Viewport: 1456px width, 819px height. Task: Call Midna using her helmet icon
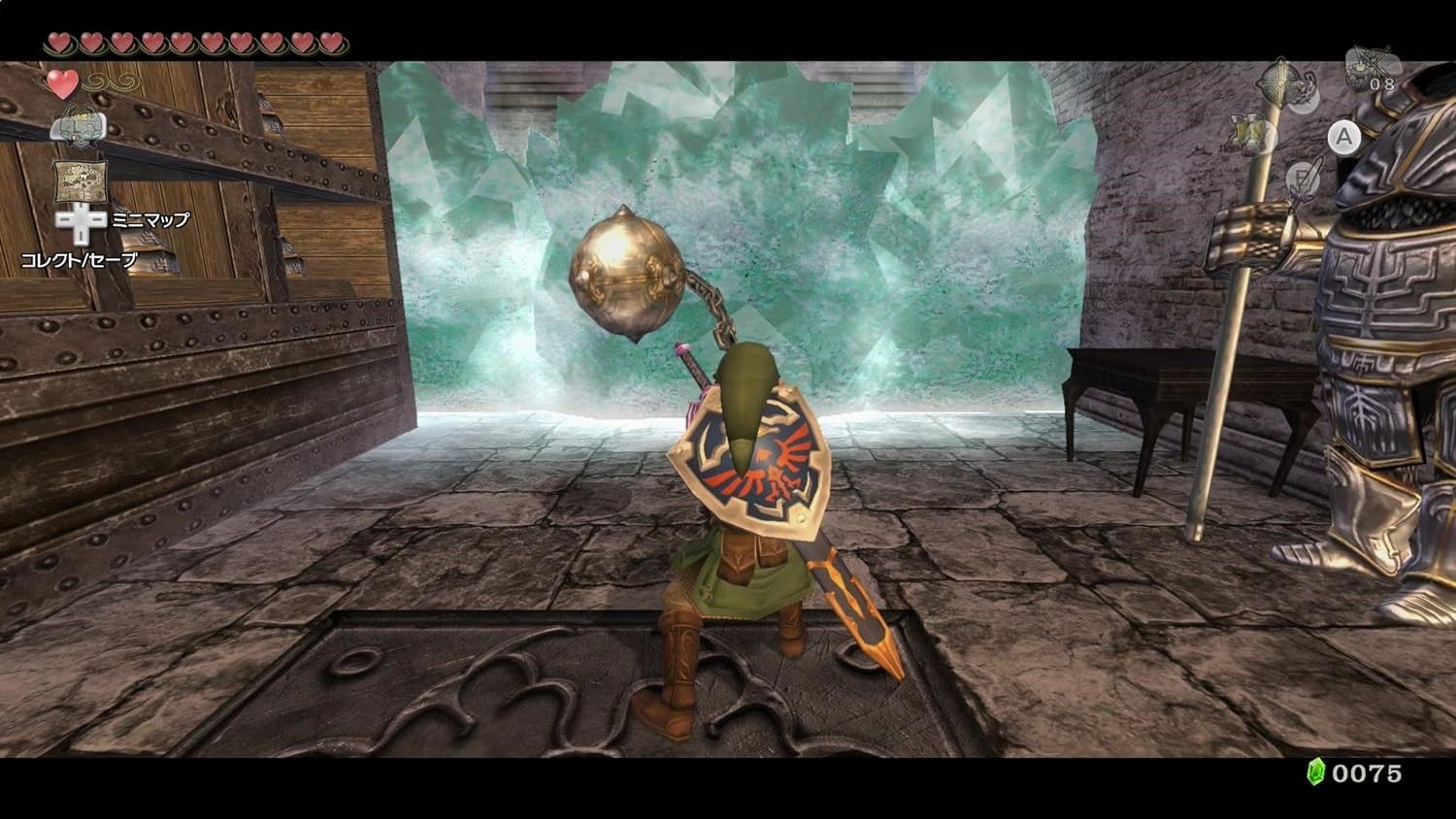point(78,125)
